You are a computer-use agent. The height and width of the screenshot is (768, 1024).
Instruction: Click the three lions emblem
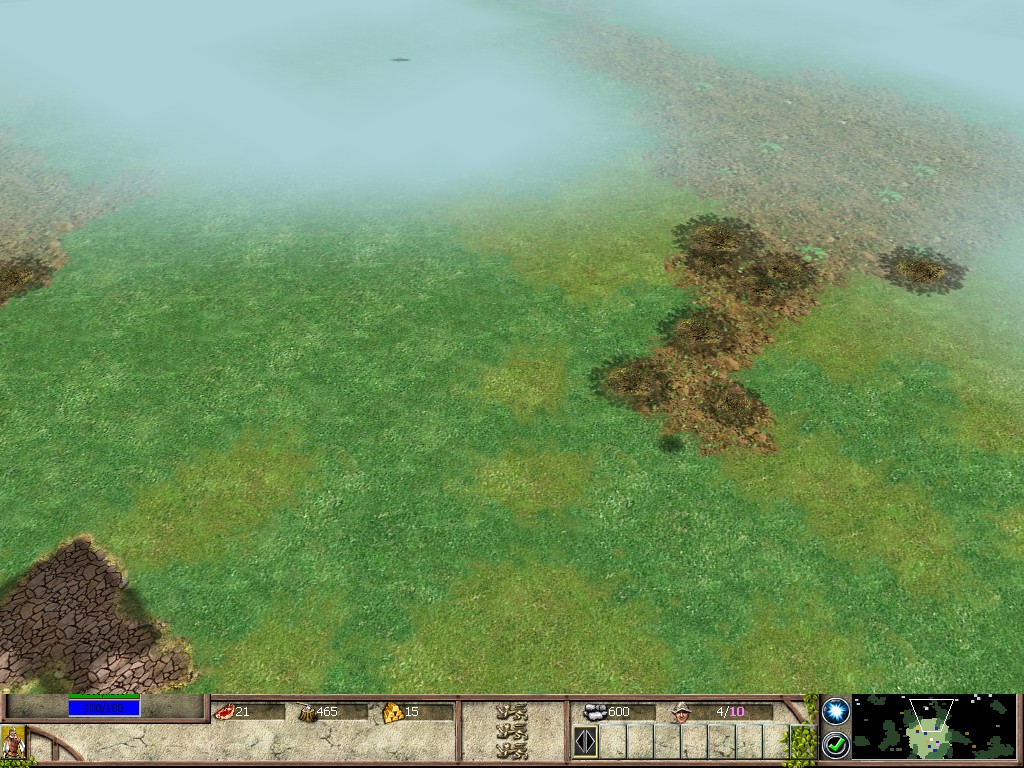coord(512,730)
